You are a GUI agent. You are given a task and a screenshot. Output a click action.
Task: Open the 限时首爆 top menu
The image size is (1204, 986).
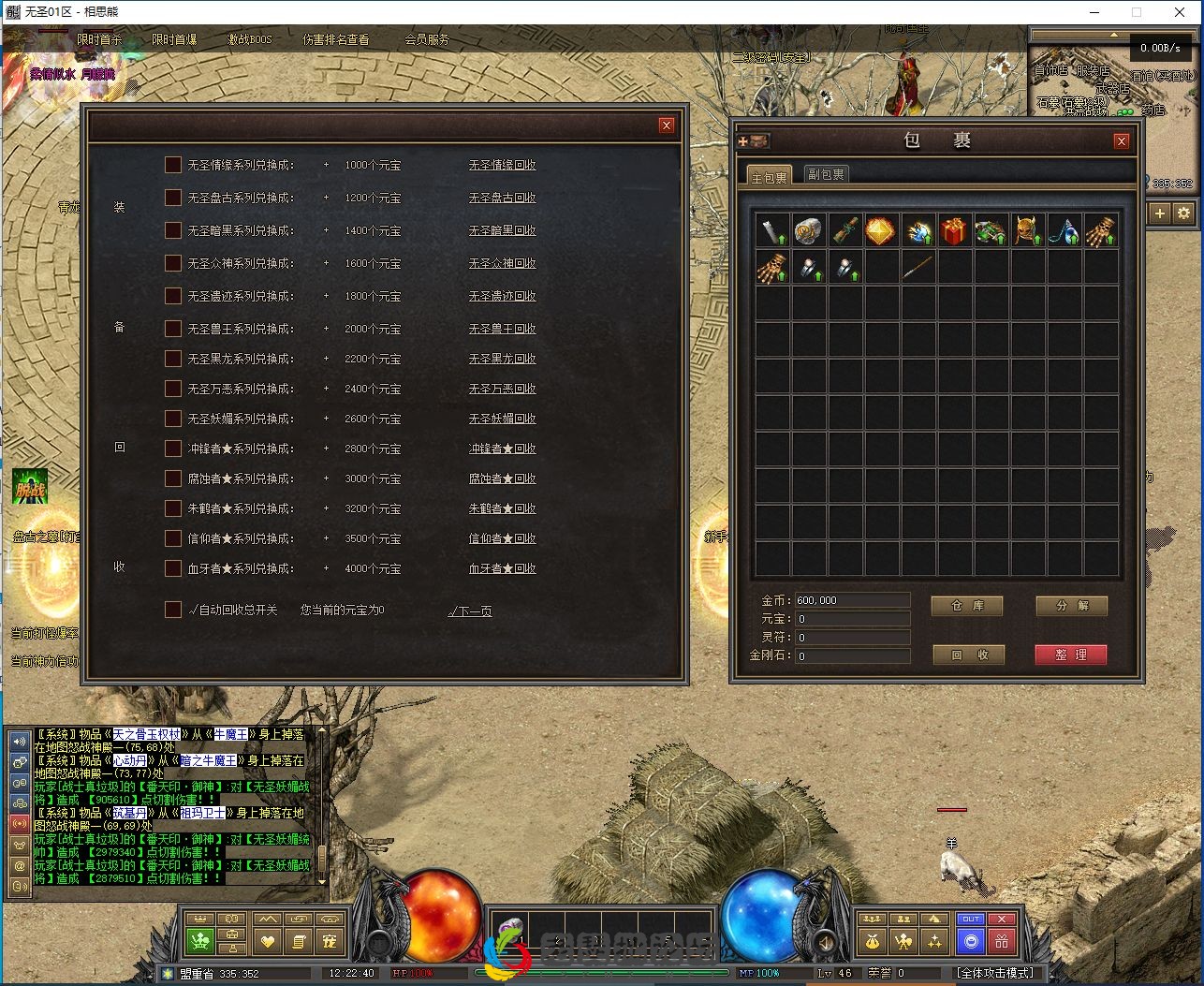pyautogui.click(x=174, y=39)
